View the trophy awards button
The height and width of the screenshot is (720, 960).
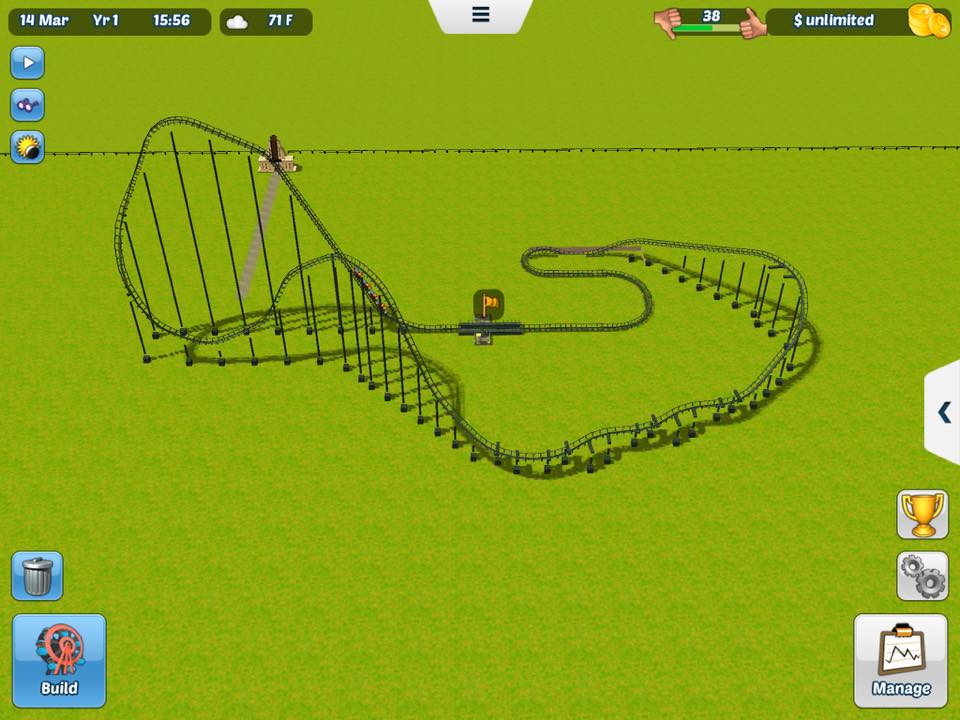point(922,515)
